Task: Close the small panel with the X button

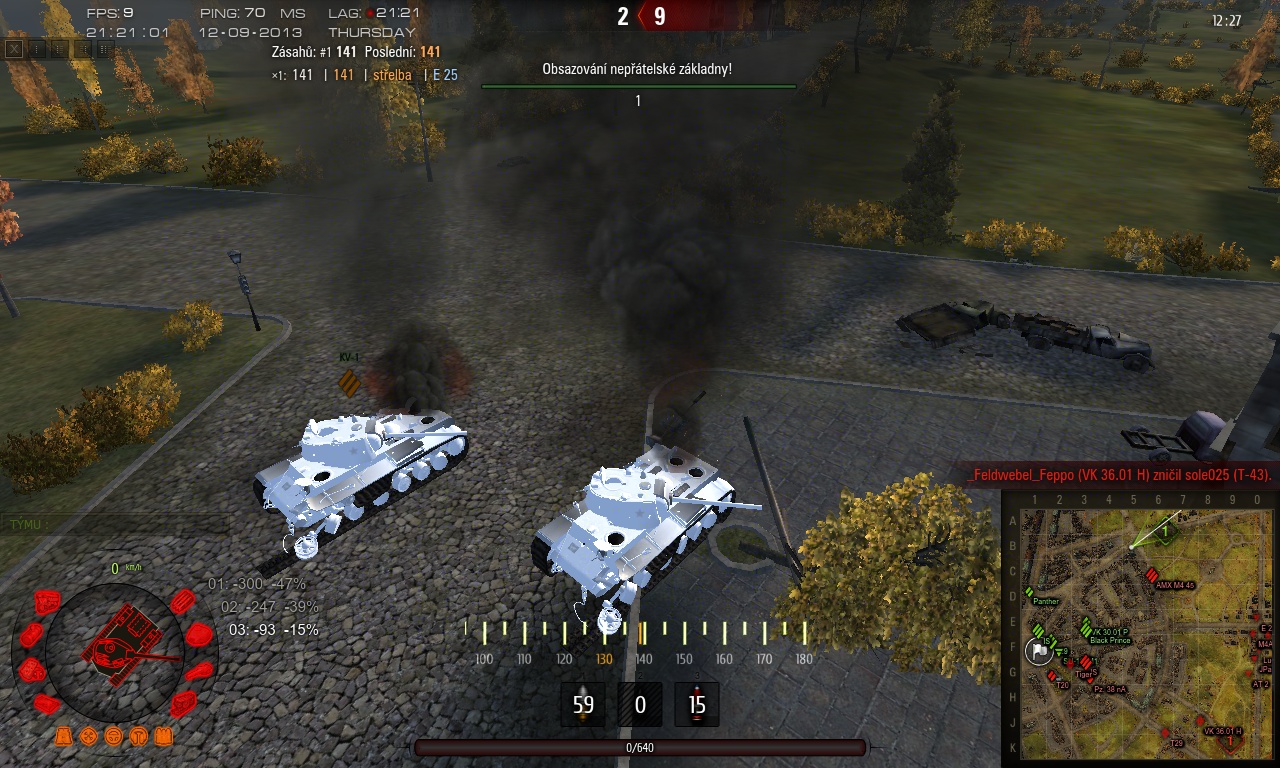Action: click(14, 48)
